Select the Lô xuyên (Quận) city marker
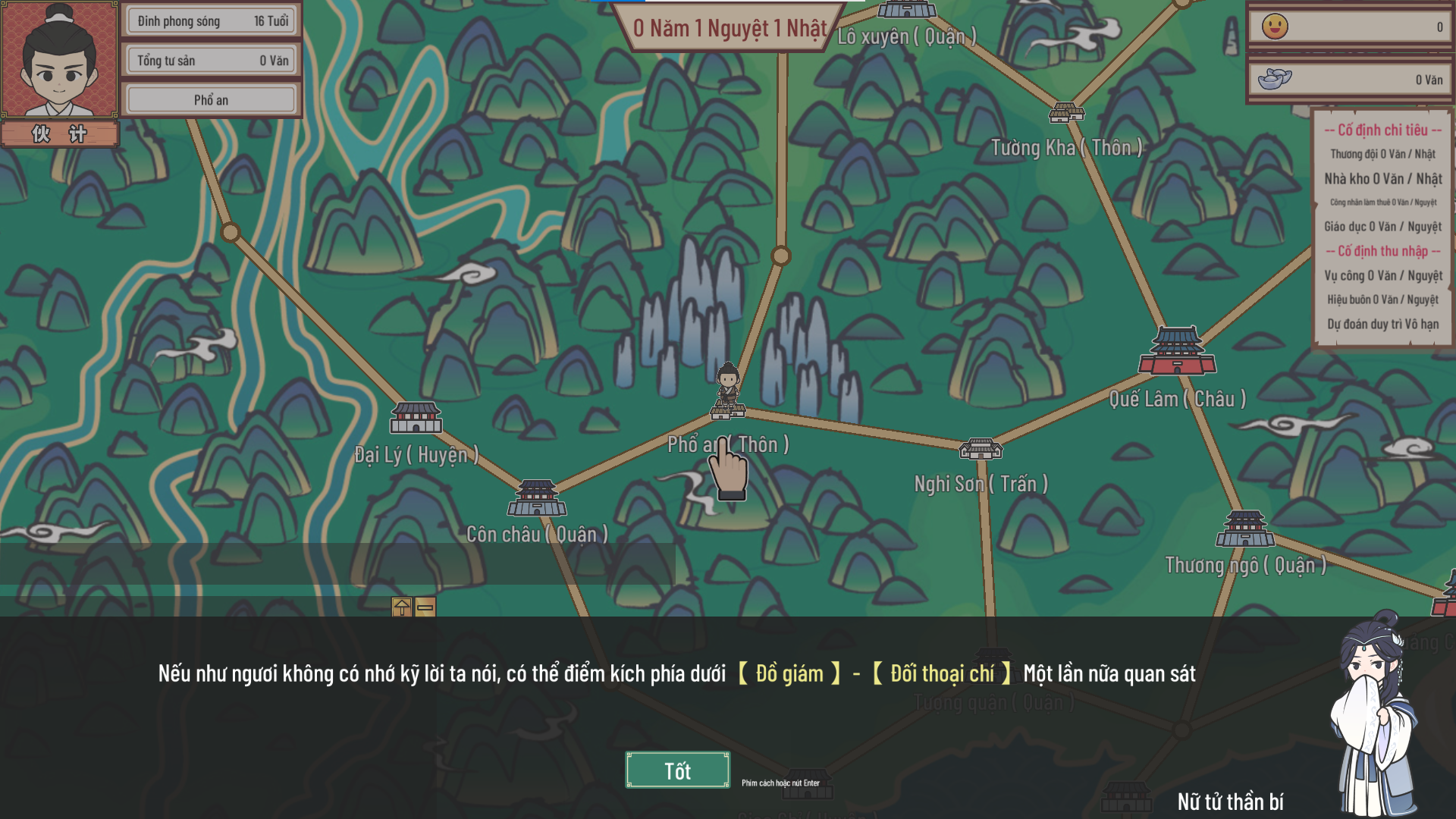This screenshot has height=819, width=1456. coord(907,11)
